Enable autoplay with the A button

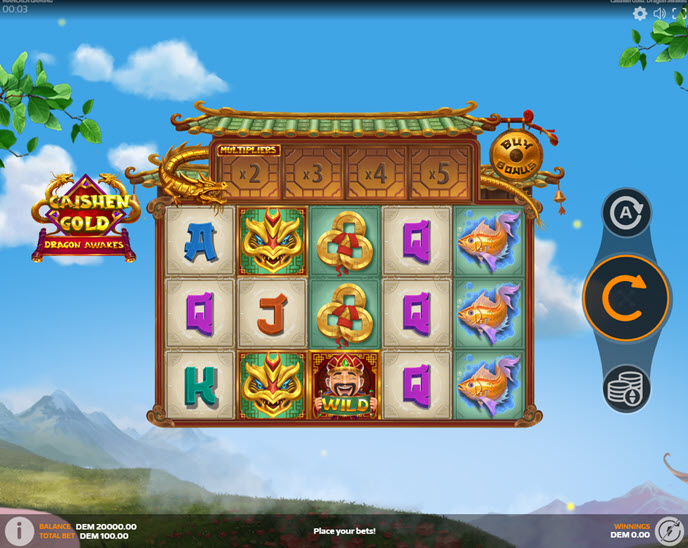click(627, 213)
